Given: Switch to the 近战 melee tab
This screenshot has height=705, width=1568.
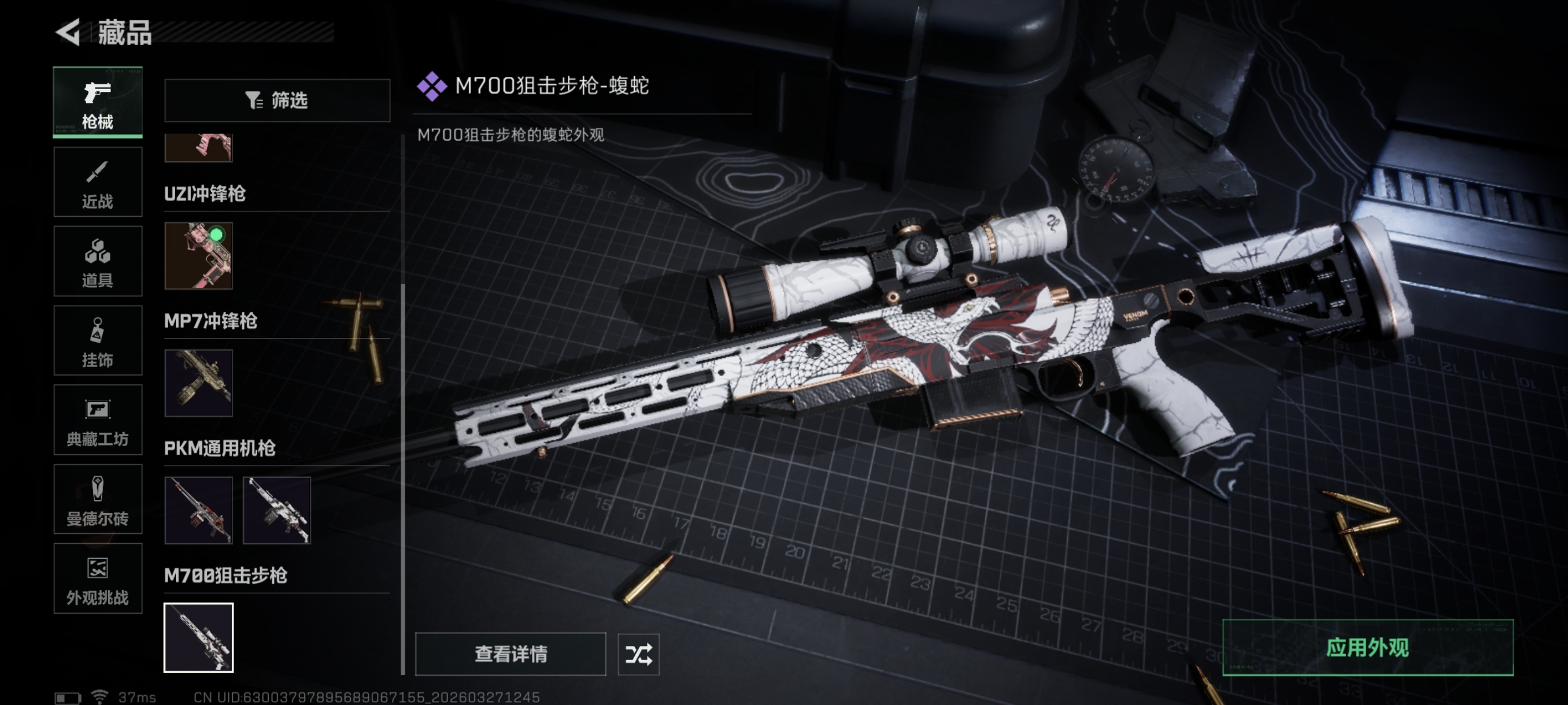Looking at the screenshot, I should pyautogui.click(x=97, y=182).
